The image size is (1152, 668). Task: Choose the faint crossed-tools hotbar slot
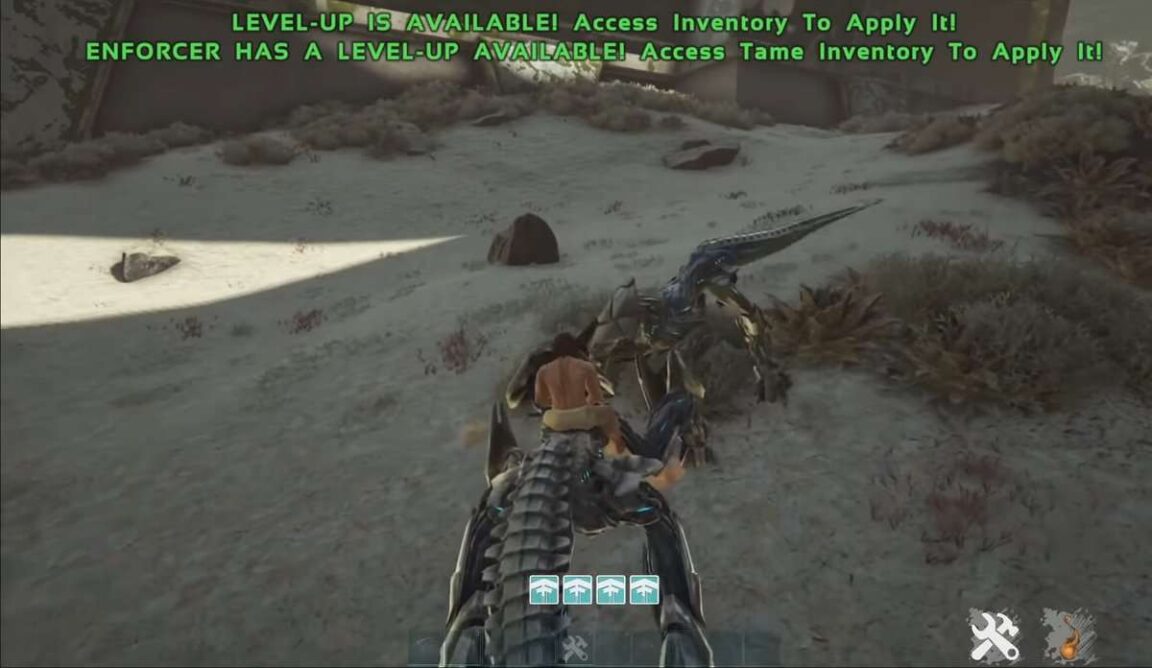(x=575, y=648)
